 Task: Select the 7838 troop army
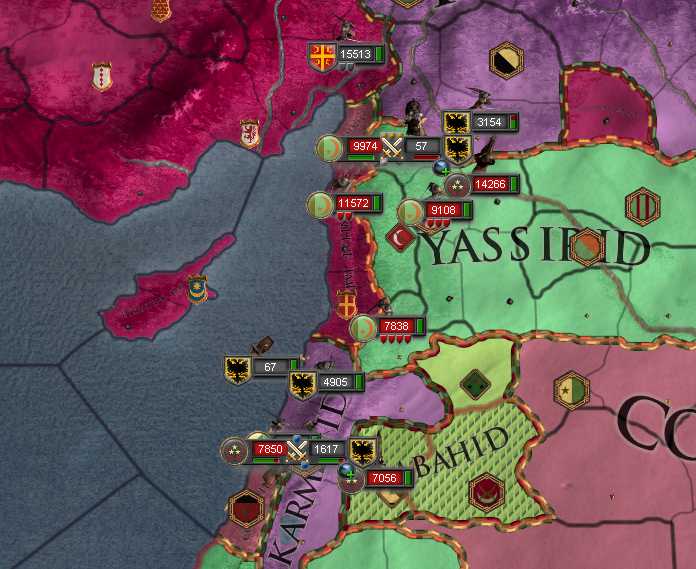tap(395, 326)
